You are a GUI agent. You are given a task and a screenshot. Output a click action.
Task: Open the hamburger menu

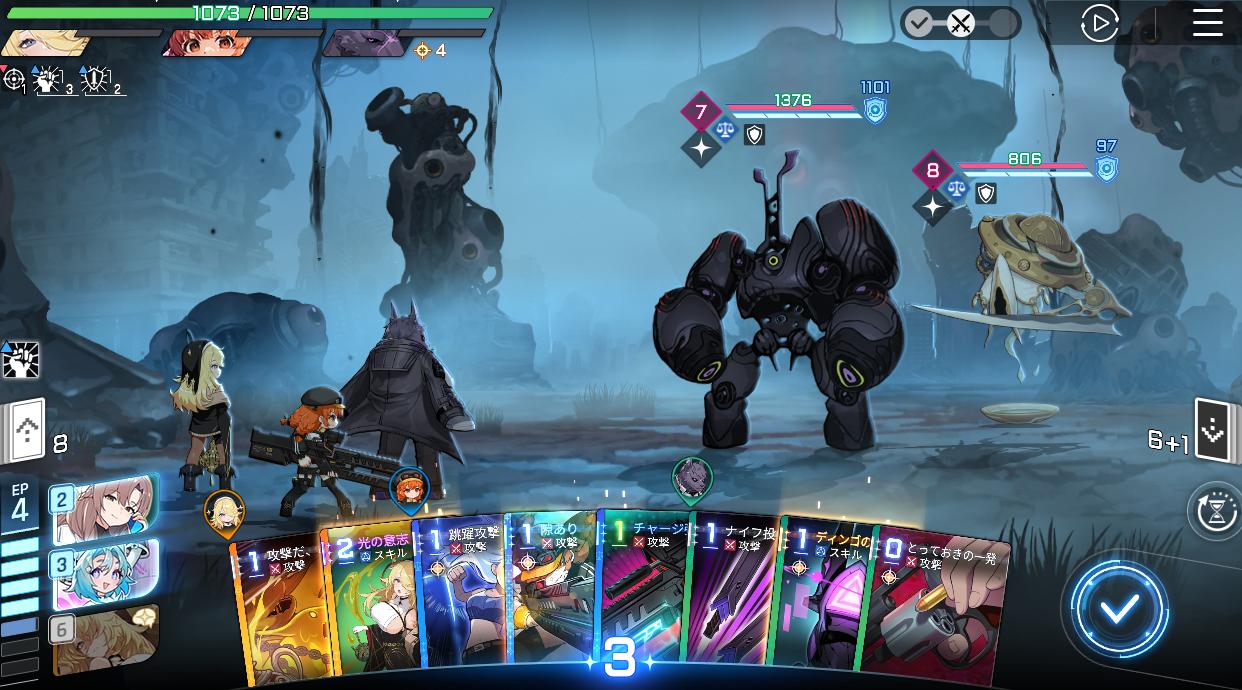tap(1207, 23)
